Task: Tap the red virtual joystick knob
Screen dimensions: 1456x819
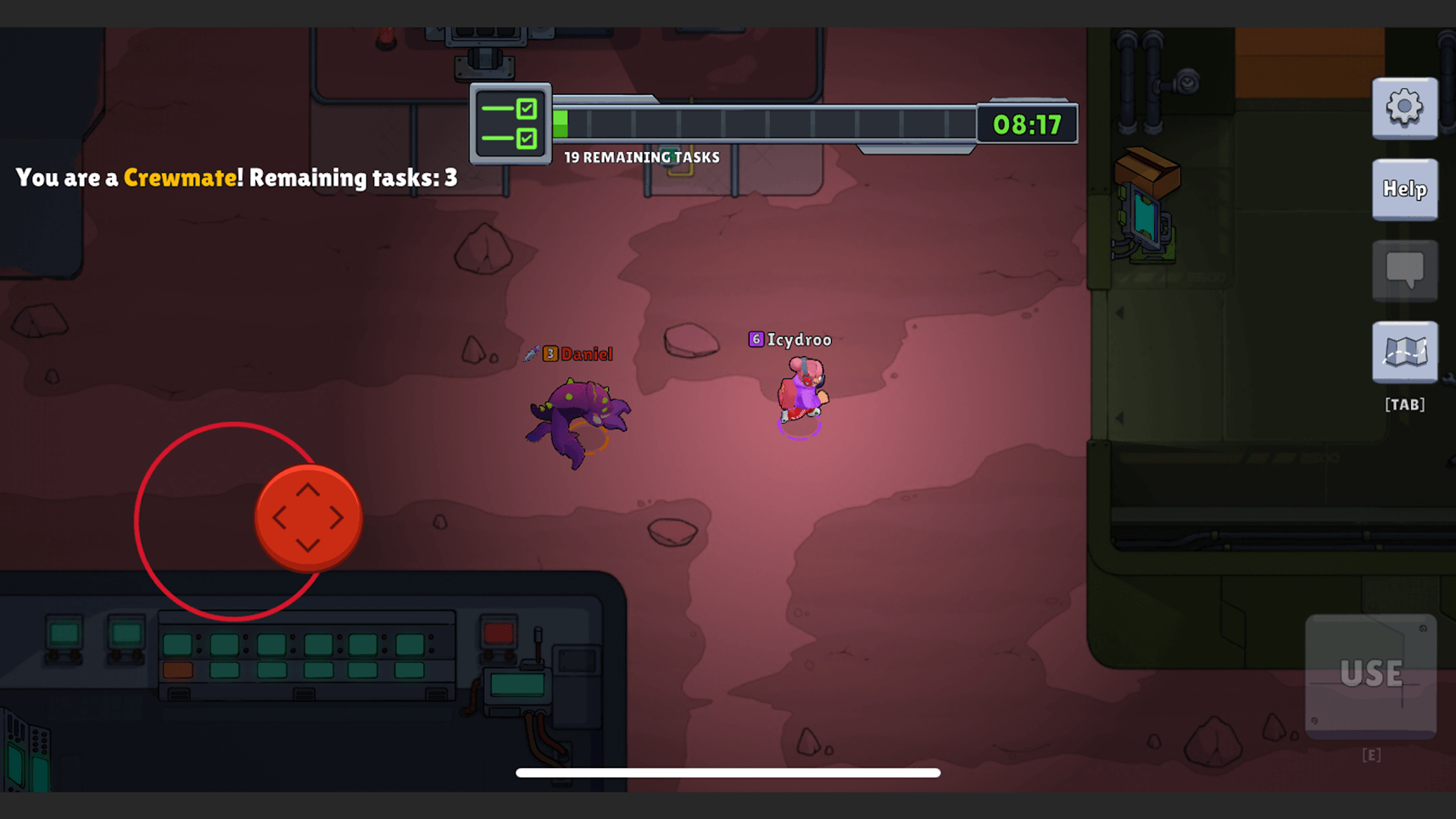Action: (x=309, y=518)
